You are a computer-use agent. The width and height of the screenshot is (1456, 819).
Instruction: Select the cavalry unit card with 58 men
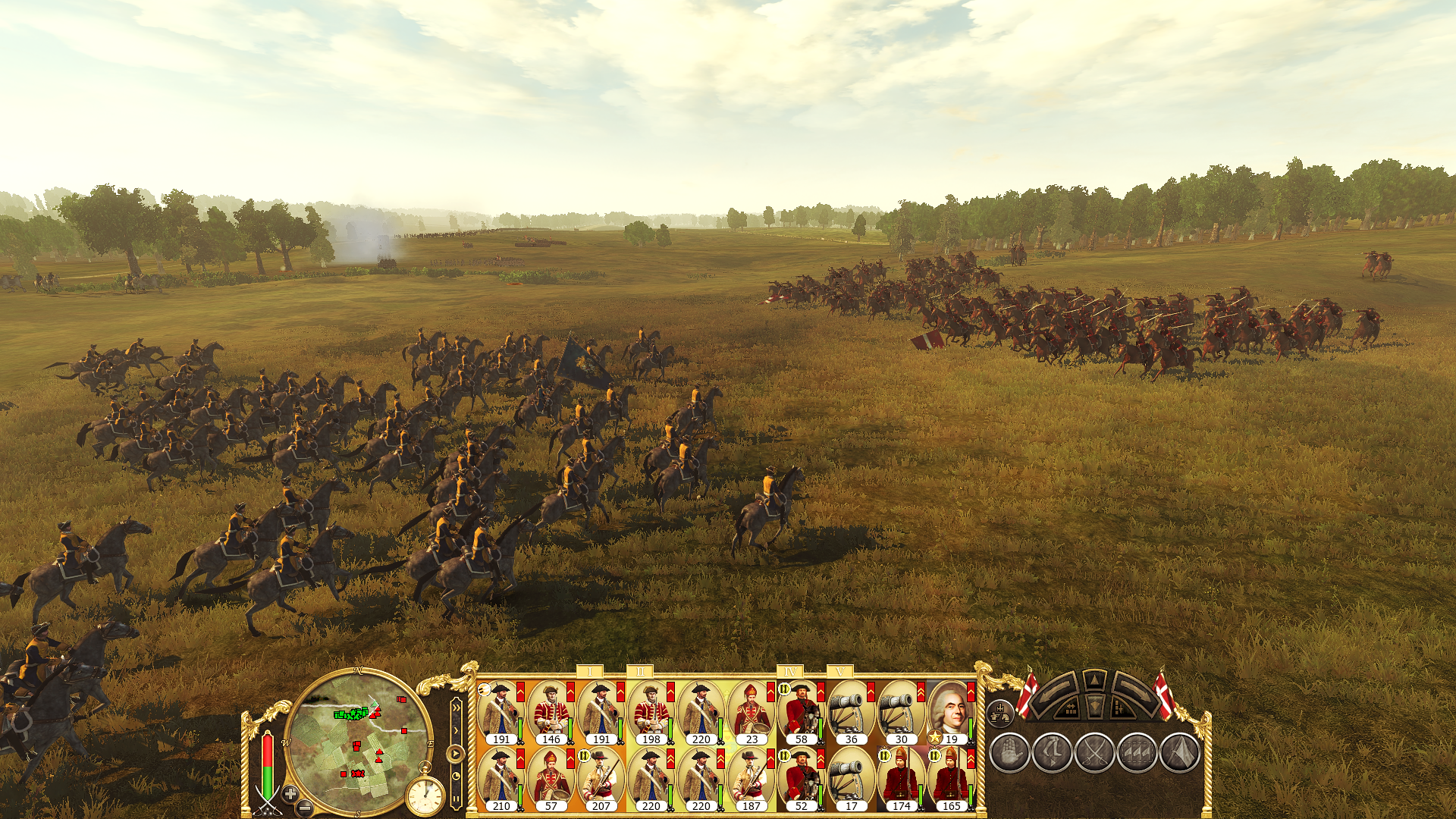tap(801, 713)
